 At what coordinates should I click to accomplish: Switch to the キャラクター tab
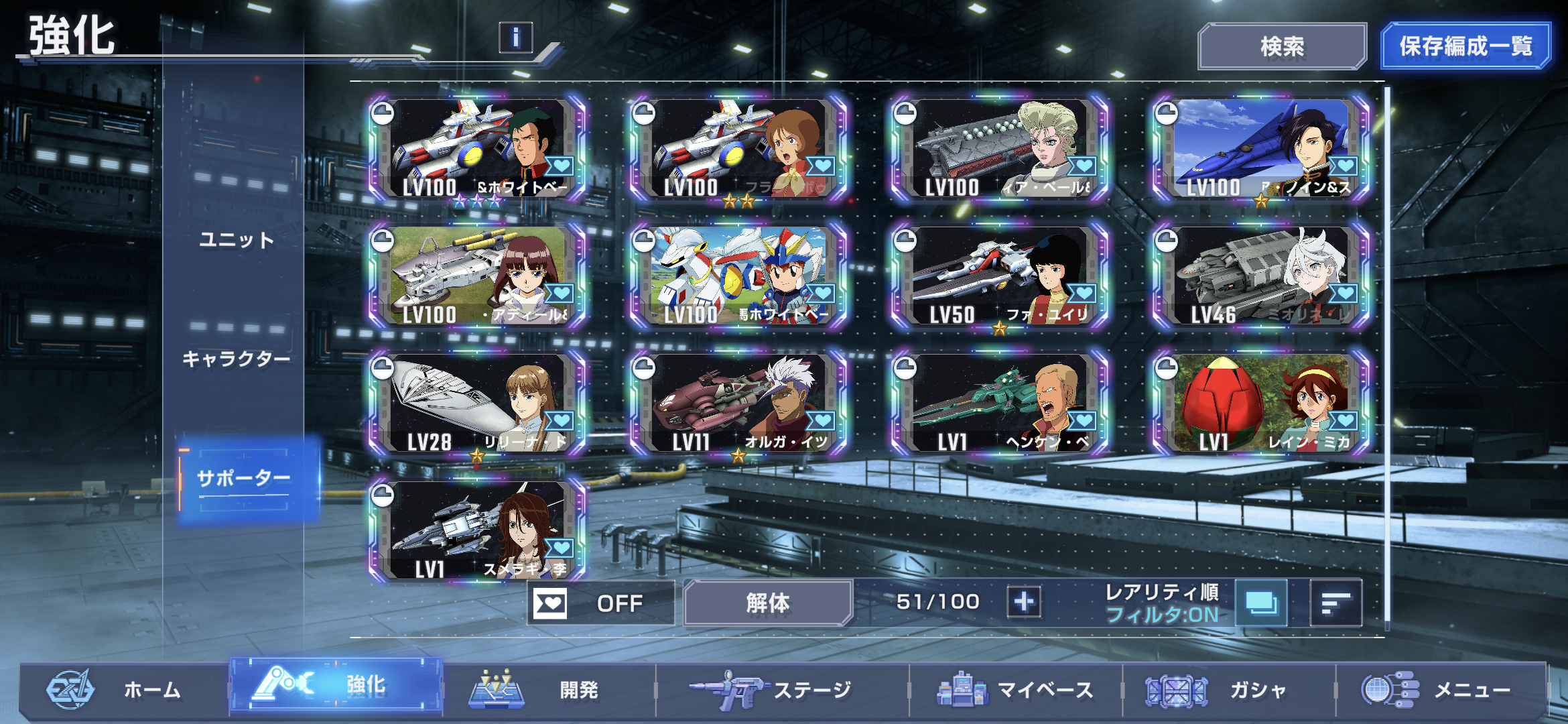(x=237, y=359)
